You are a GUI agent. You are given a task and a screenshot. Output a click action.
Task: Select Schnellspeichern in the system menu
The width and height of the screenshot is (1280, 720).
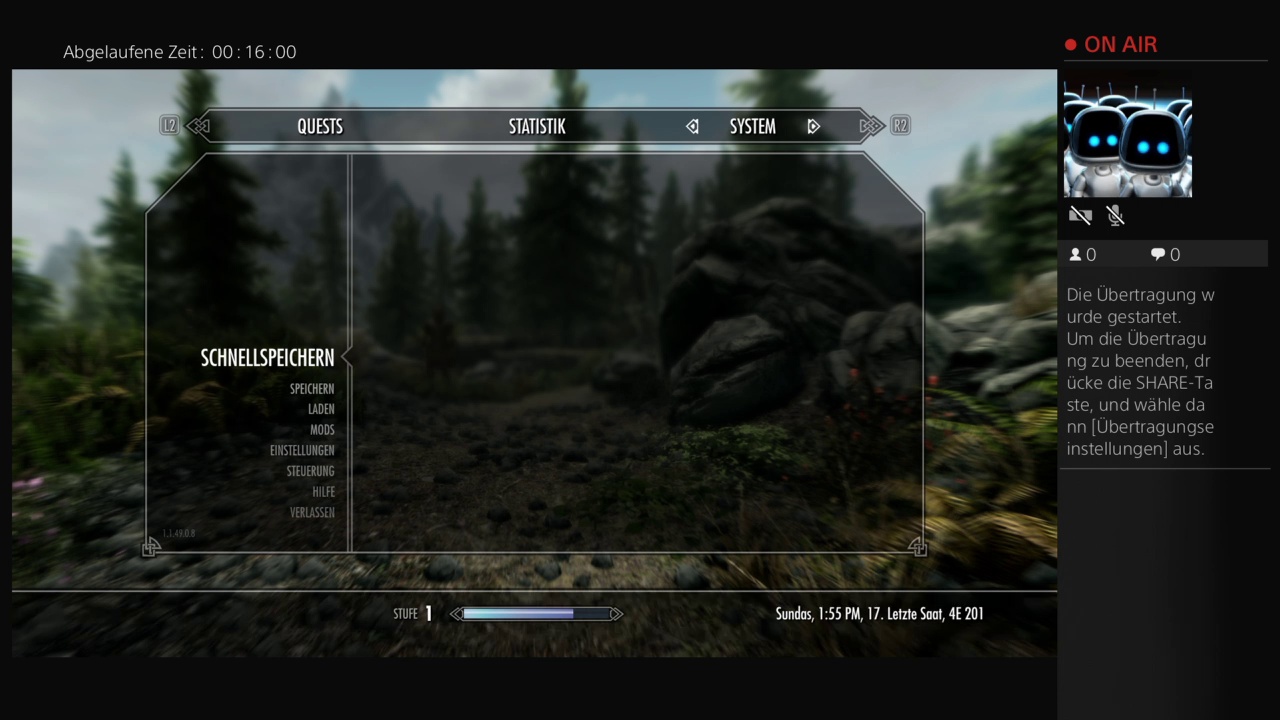[267, 358]
